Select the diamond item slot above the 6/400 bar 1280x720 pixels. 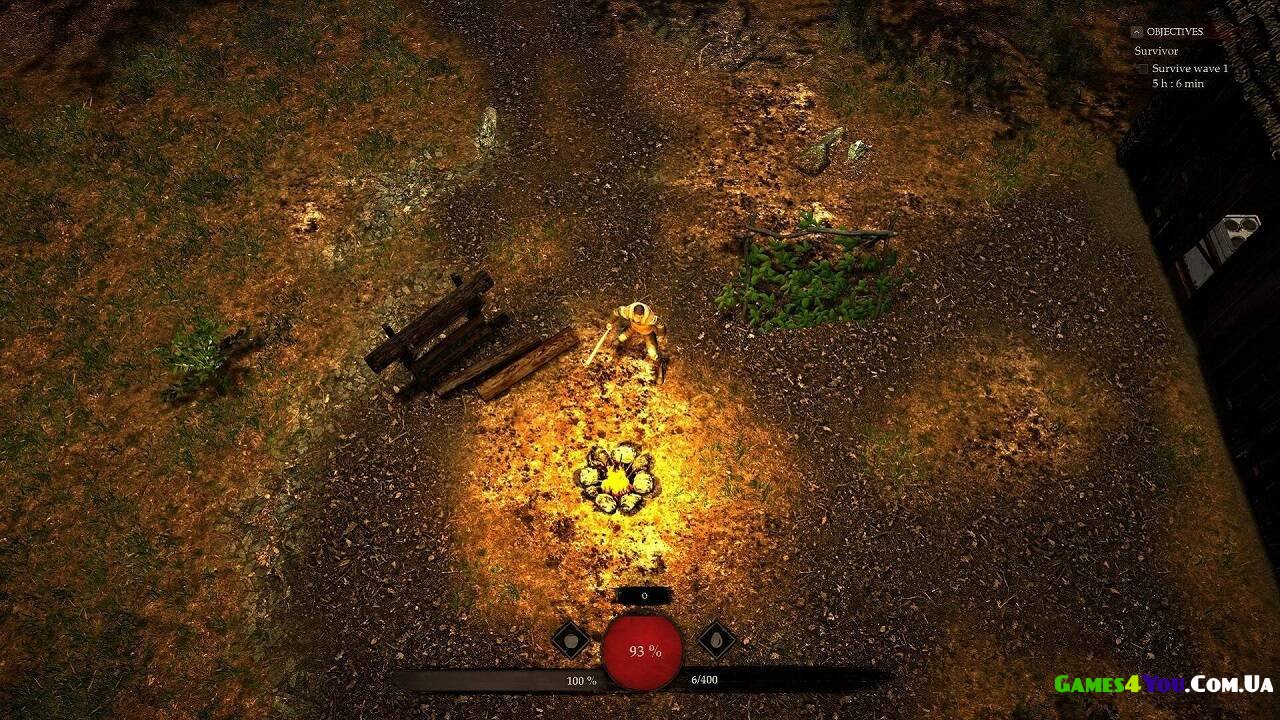coord(716,640)
